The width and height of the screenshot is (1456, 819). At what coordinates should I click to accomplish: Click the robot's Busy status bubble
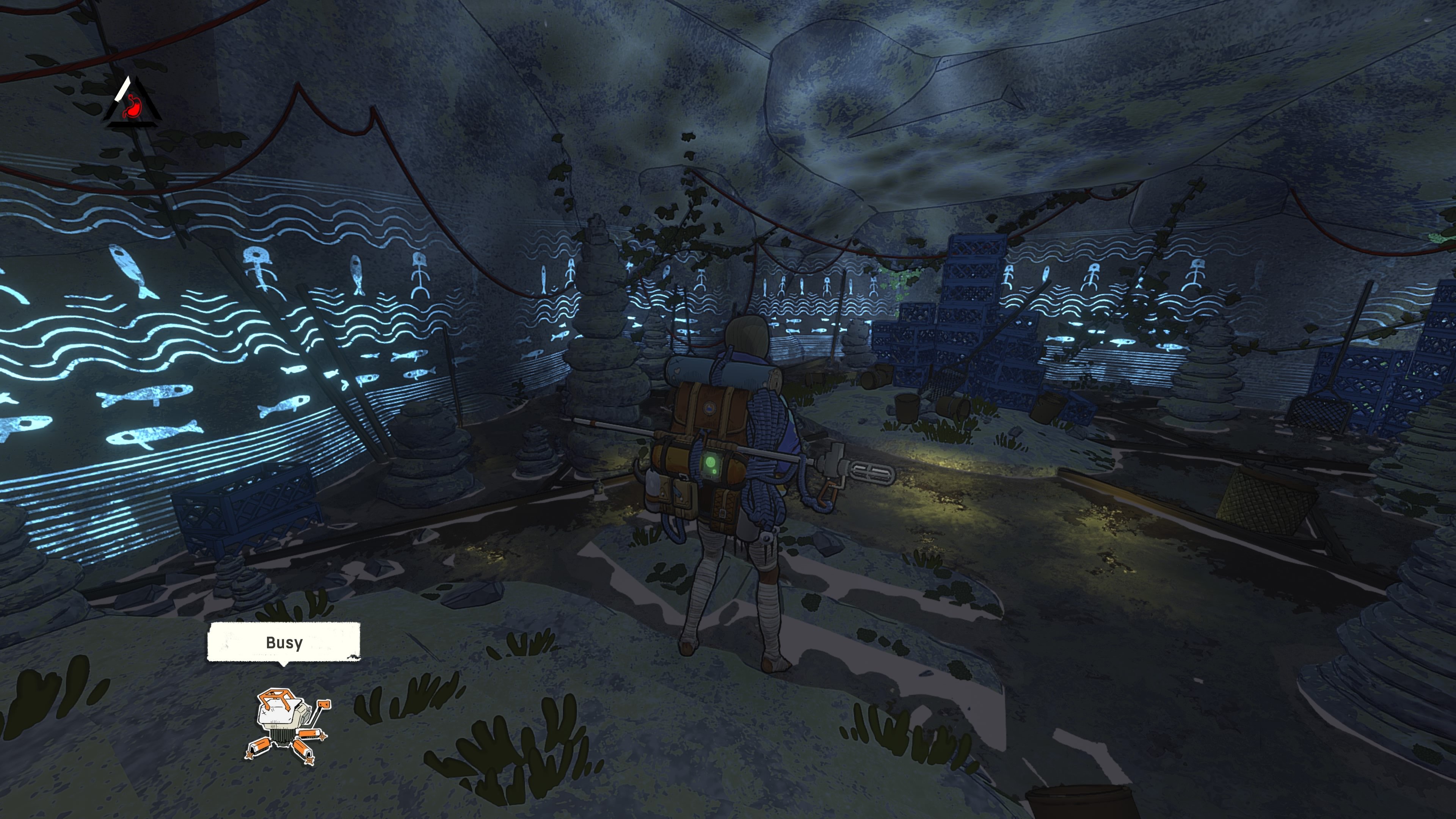(283, 642)
